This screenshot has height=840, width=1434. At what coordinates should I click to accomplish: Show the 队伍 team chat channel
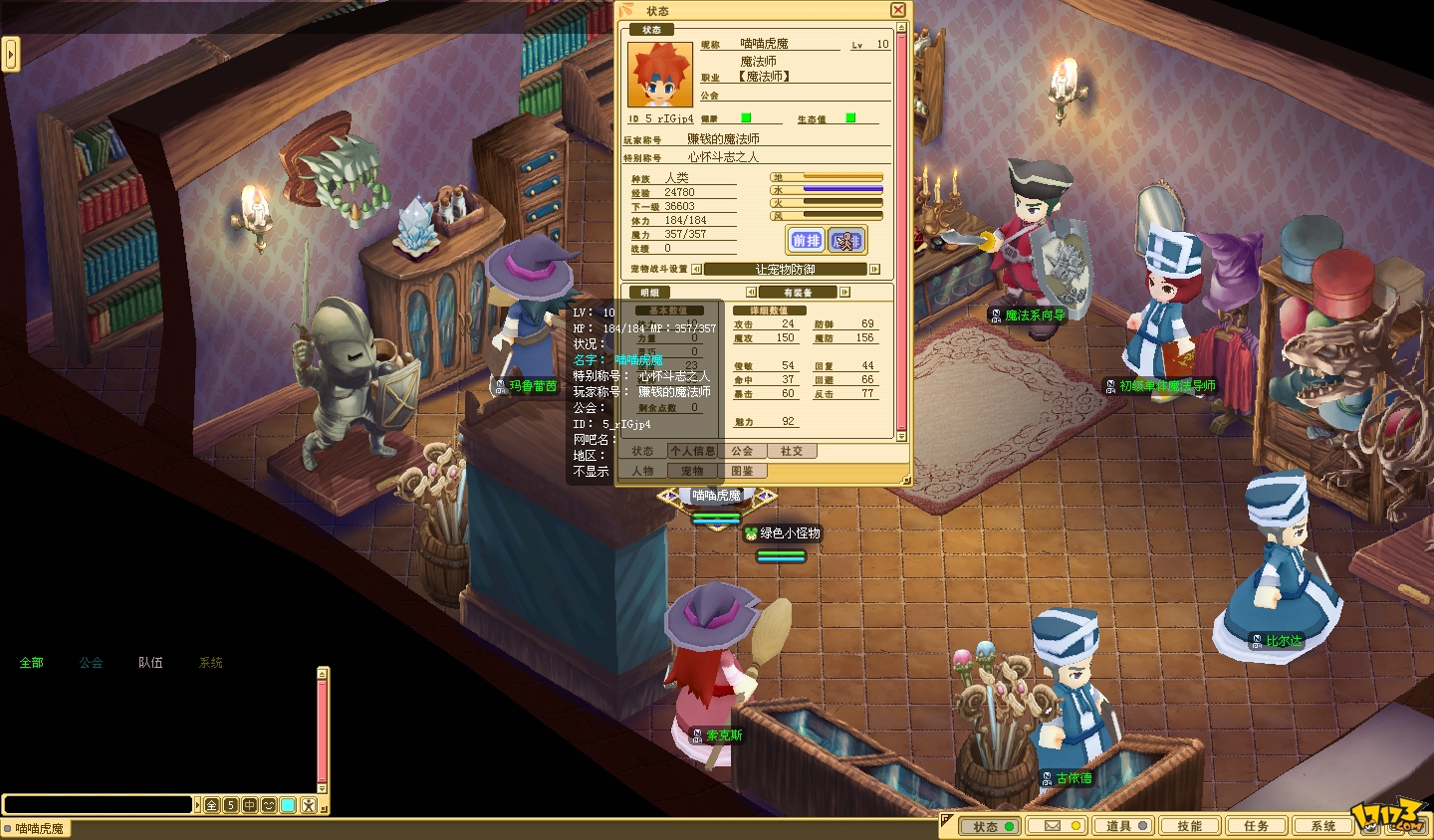150,663
